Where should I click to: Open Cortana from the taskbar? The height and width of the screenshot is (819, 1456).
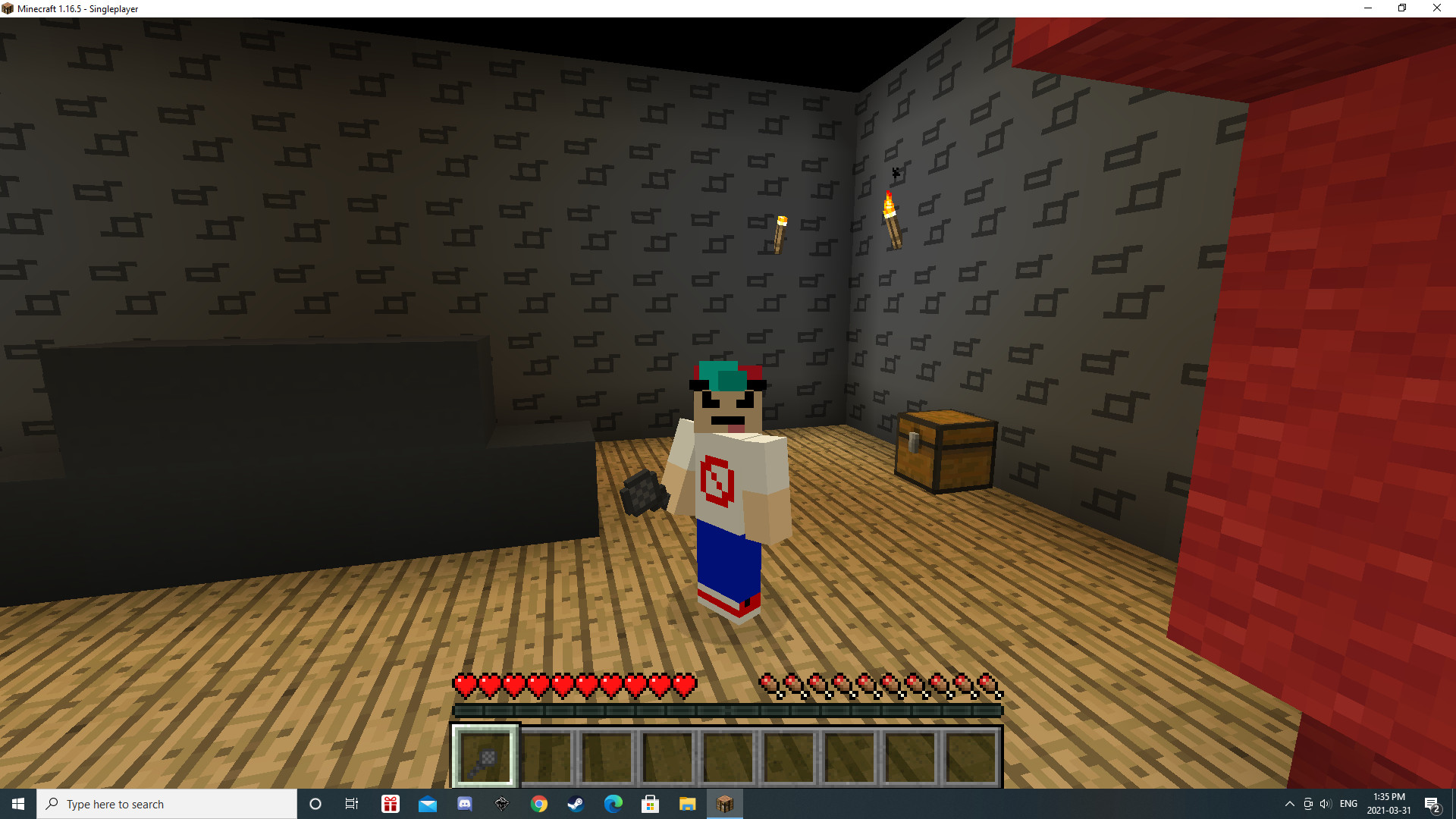[315, 803]
